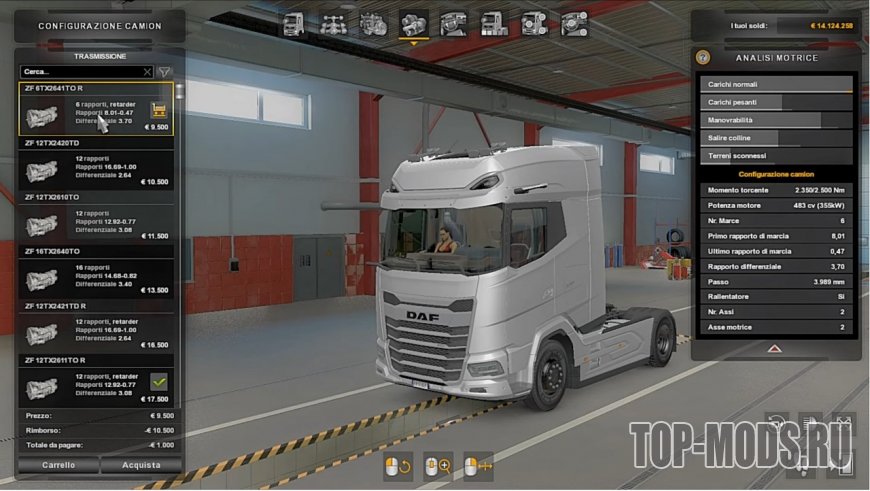Open the Carrello cart
This screenshot has width=870, height=491.
(x=58, y=465)
